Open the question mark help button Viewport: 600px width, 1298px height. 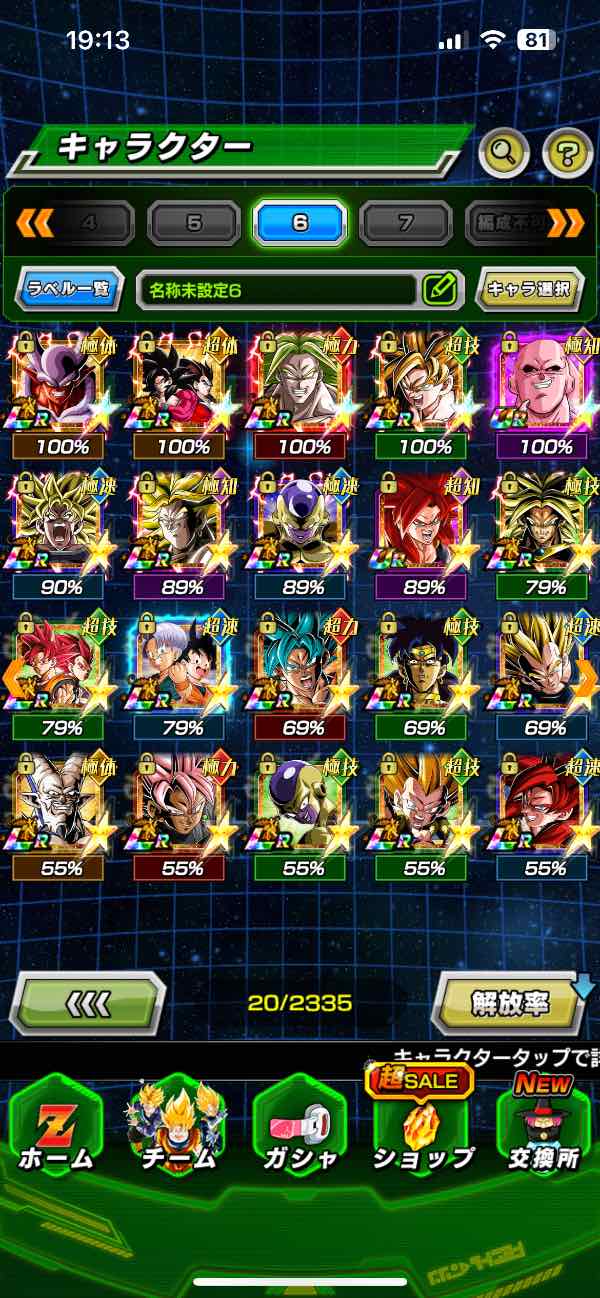point(567,152)
